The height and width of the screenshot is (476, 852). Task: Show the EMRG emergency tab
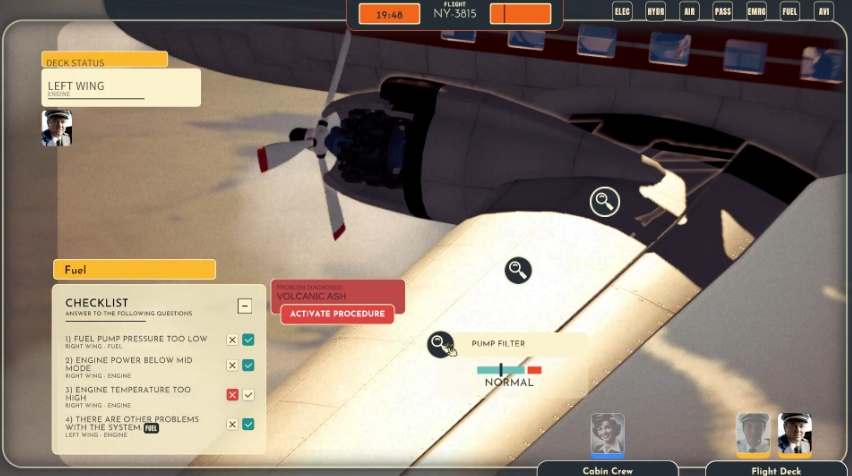[x=756, y=12]
